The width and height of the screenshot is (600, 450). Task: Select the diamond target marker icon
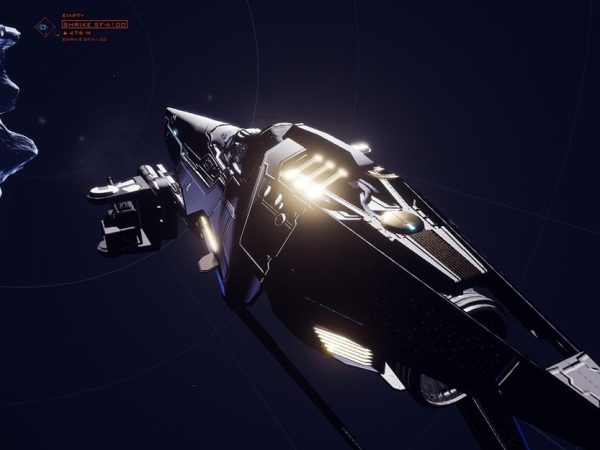[x=45, y=26]
